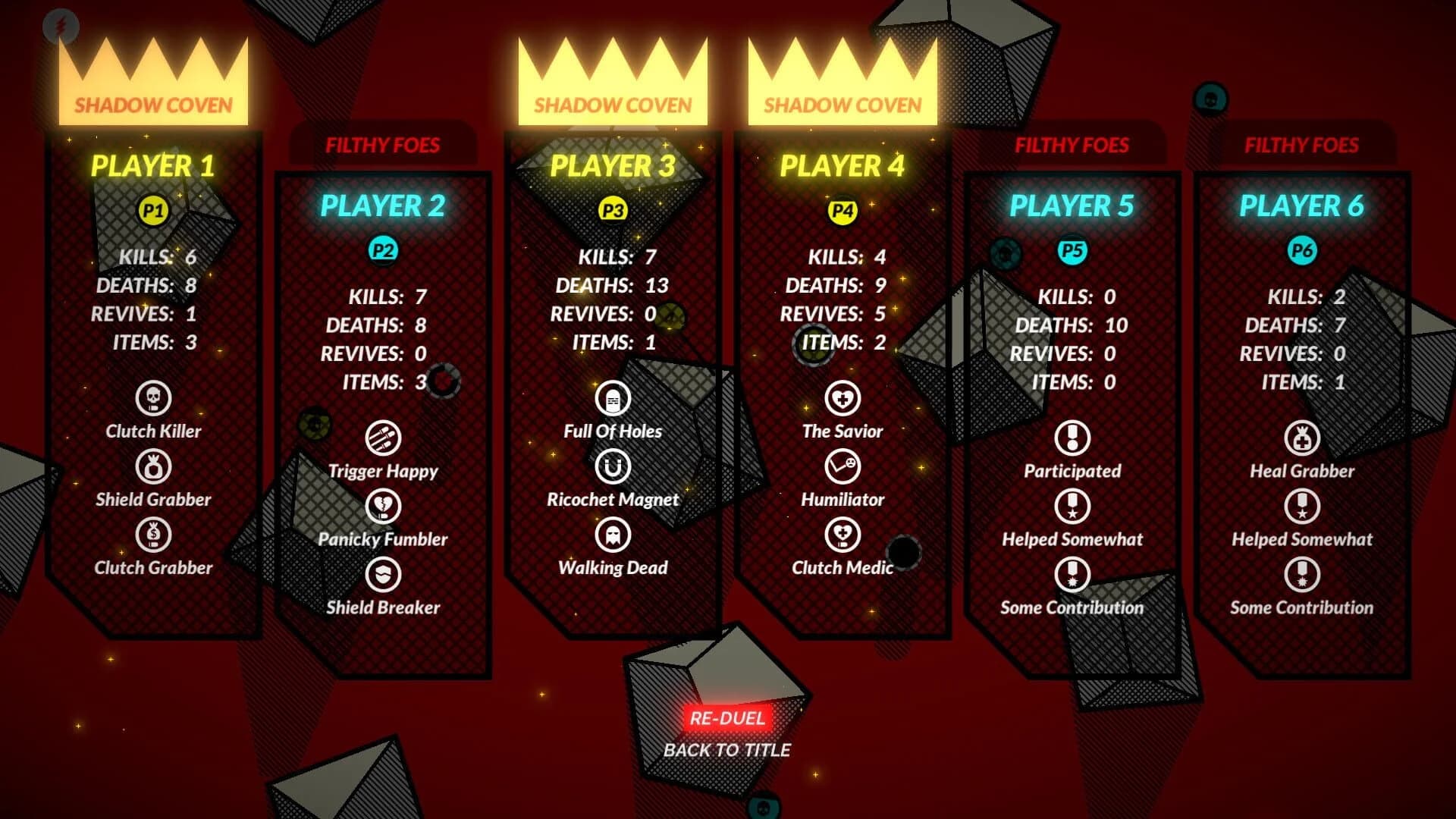Image resolution: width=1456 pixels, height=819 pixels.
Task: Select the Clutch Killer skull award icon
Action: click(154, 397)
